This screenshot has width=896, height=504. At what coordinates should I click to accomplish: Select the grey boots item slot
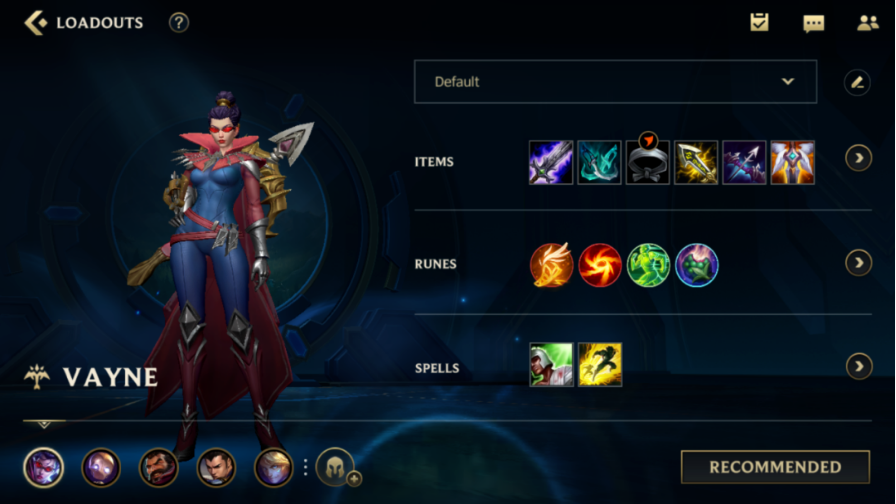[x=648, y=162]
